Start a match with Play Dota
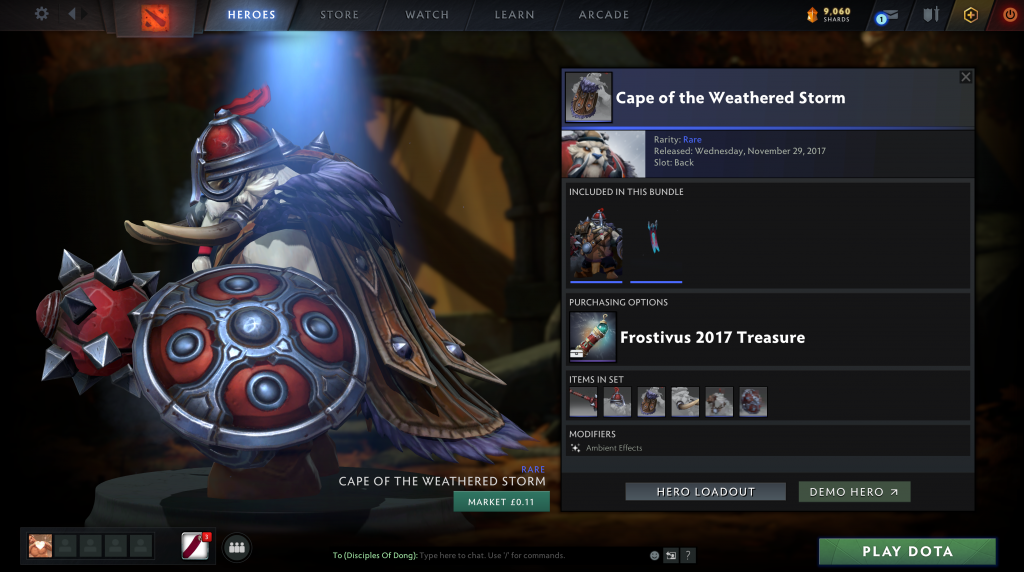 (x=907, y=551)
